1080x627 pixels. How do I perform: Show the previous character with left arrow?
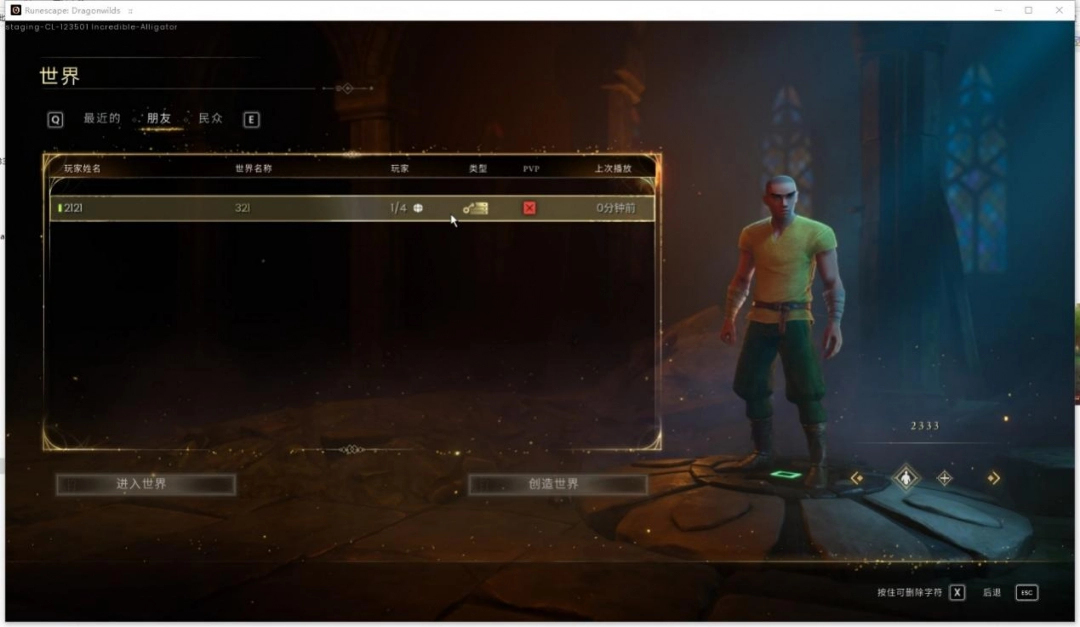click(857, 478)
